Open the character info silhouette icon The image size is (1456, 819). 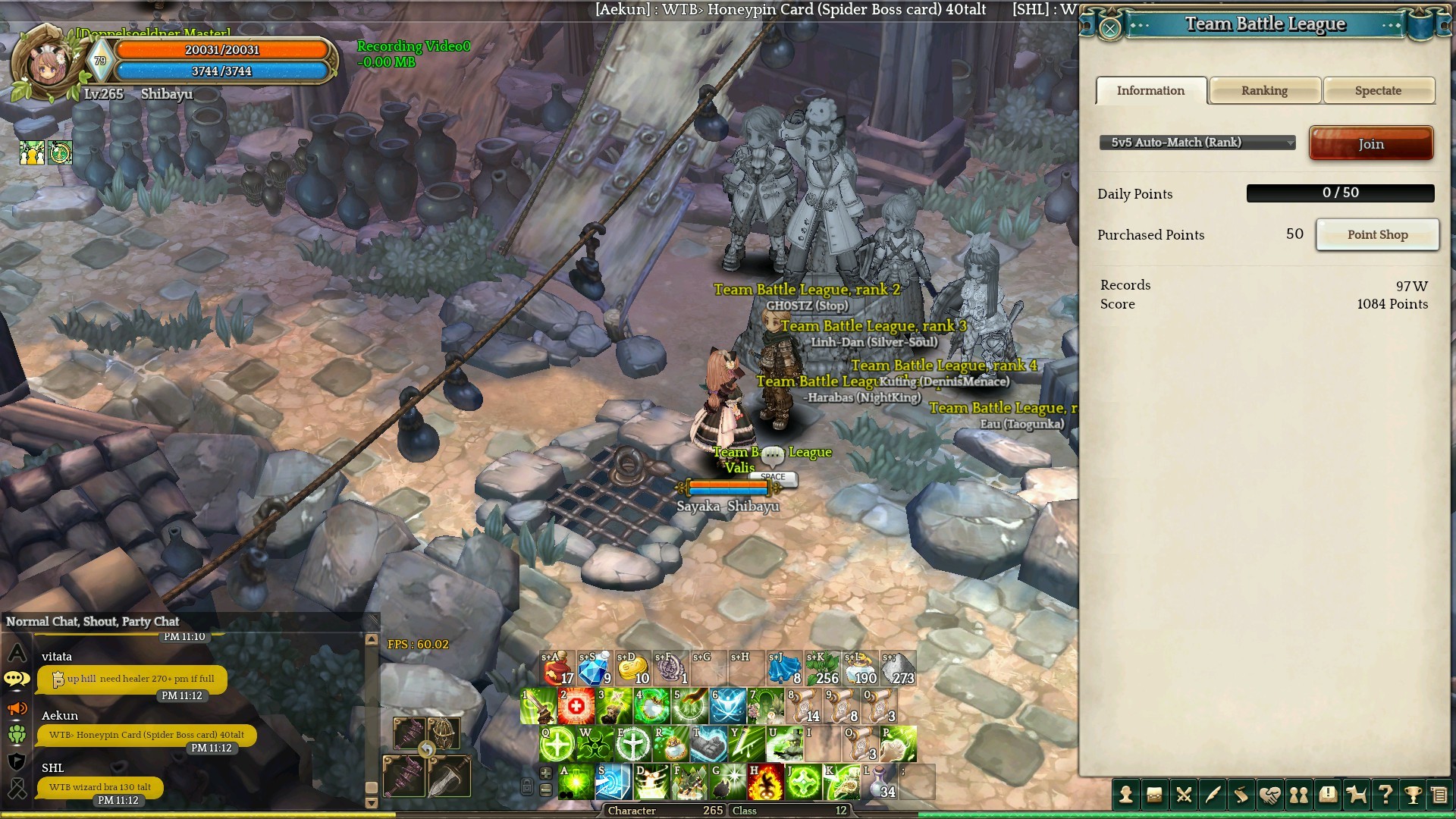pos(1126,795)
